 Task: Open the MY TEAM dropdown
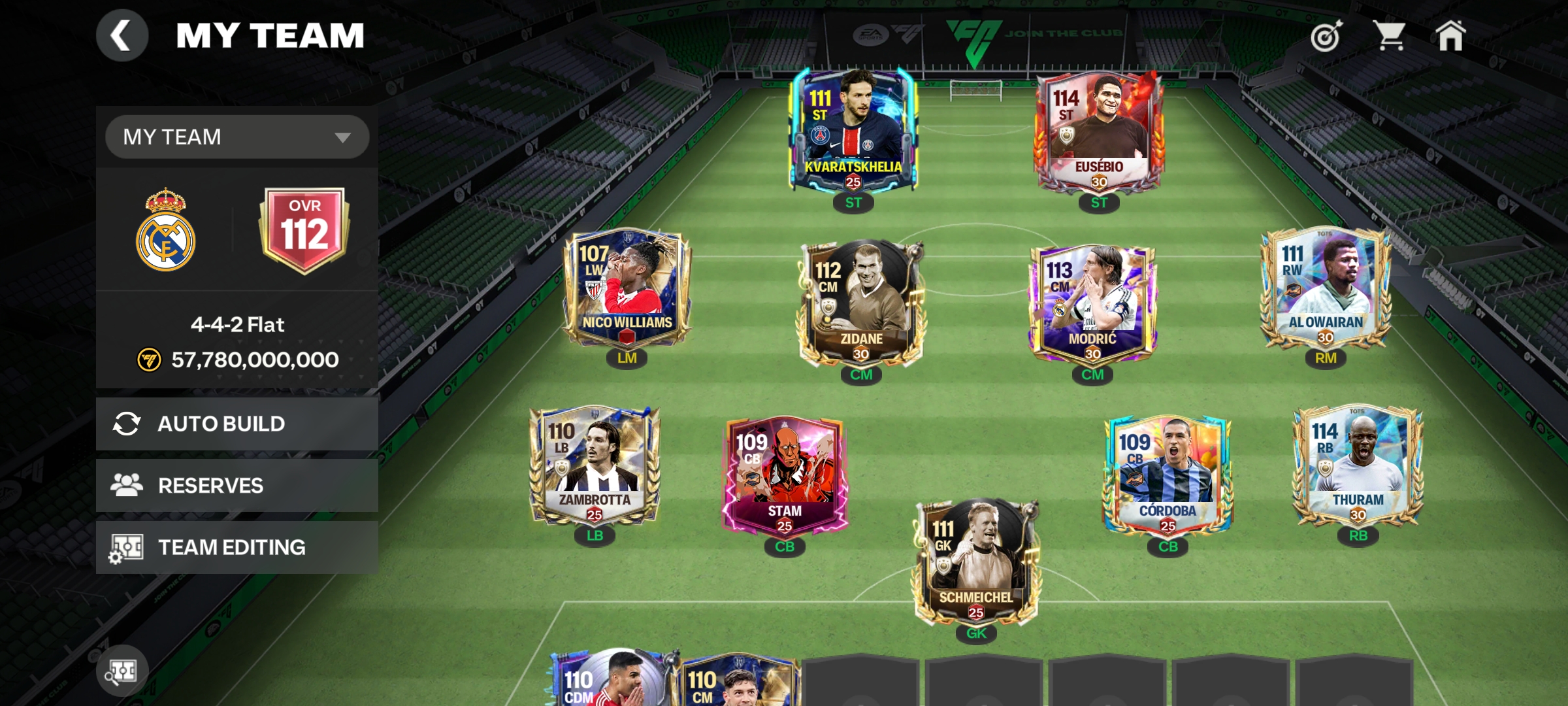[x=237, y=137]
